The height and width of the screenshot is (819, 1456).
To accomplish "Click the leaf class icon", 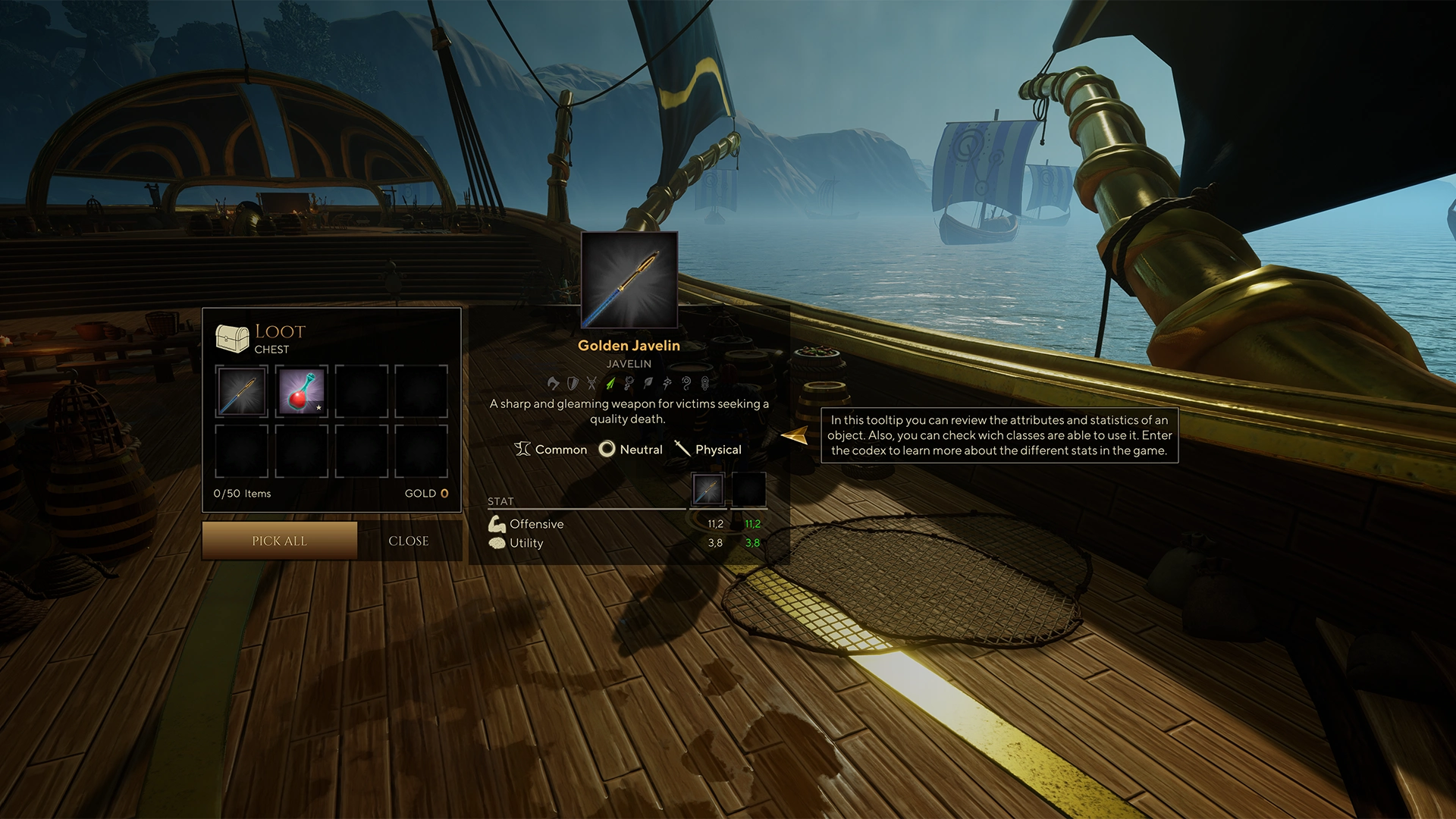I will pos(648,383).
